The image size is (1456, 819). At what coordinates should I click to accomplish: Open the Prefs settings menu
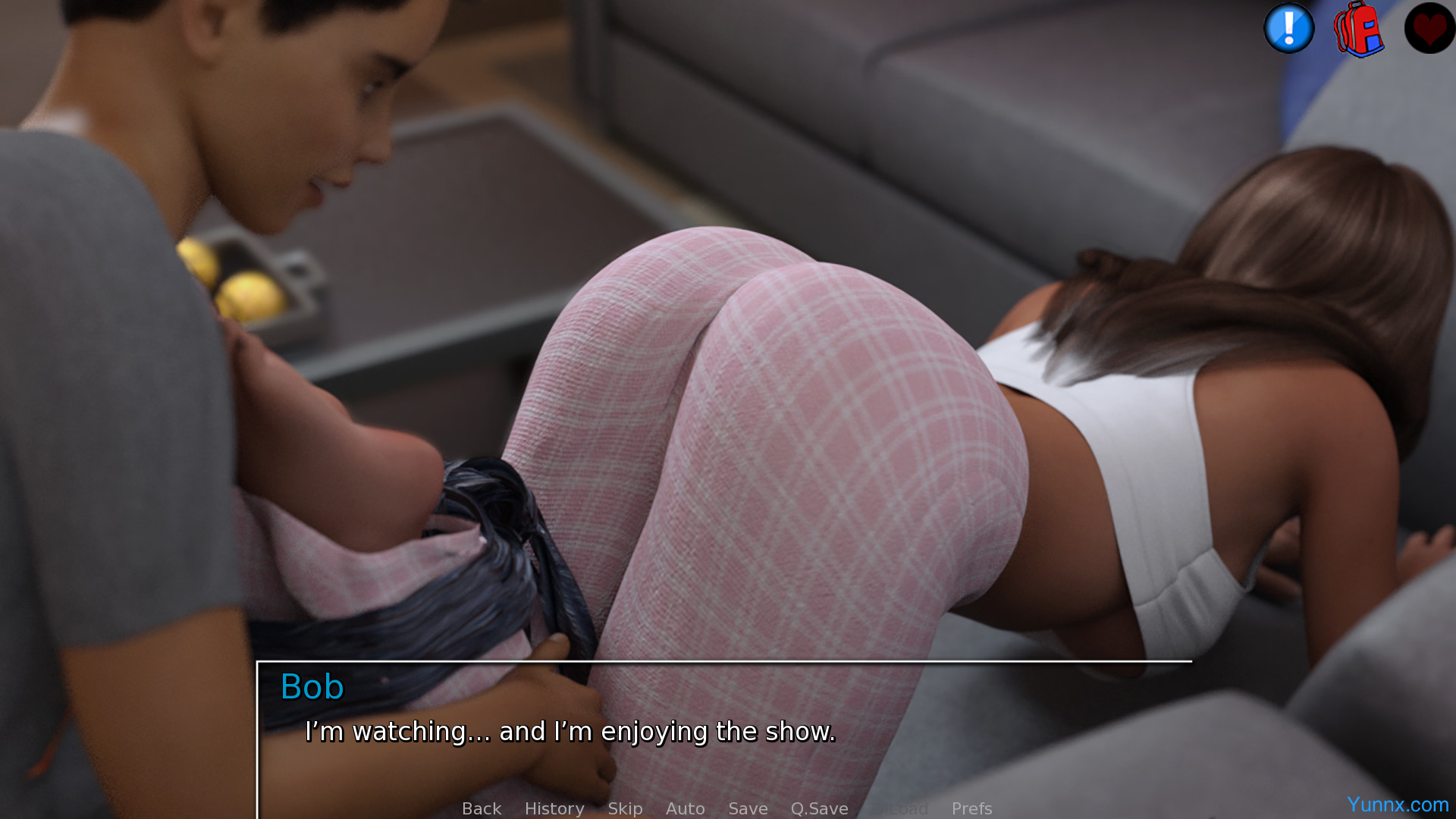pos(971,808)
